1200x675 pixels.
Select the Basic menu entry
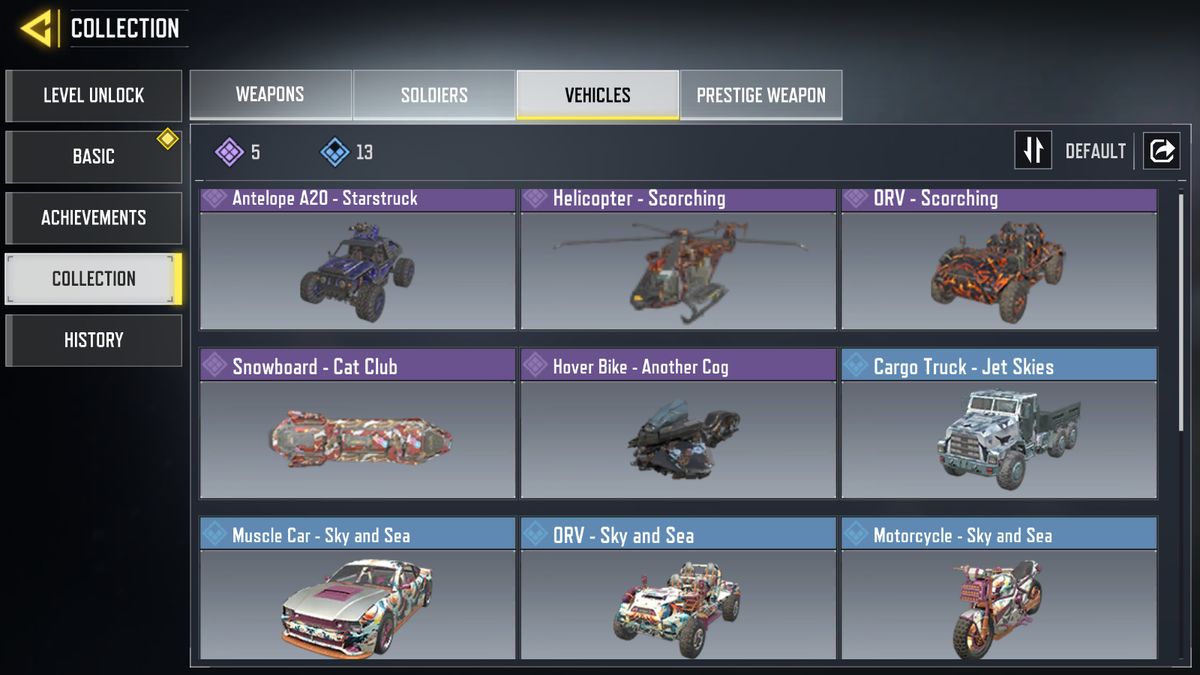tap(93, 157)
